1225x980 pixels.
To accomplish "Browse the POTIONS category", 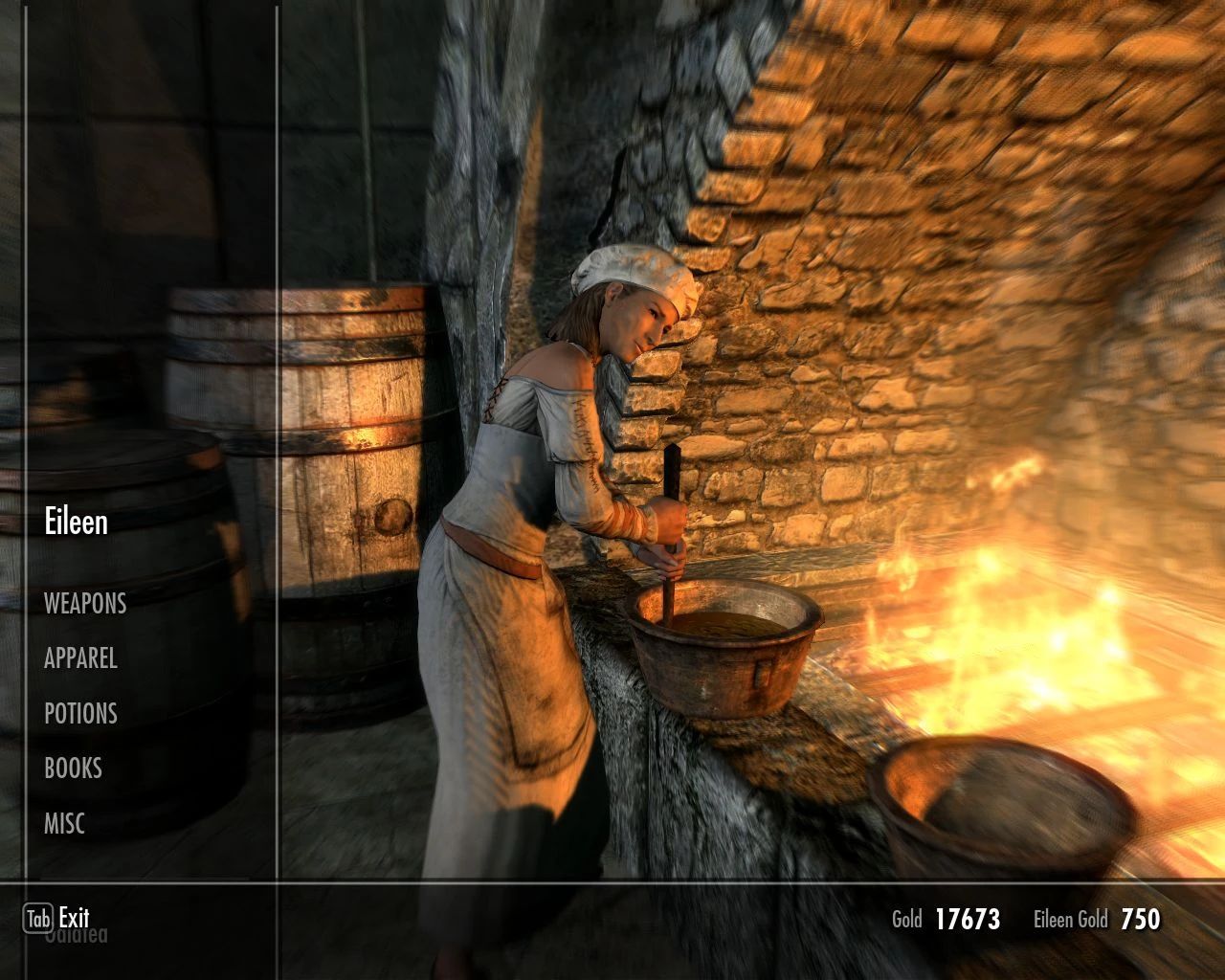I will [x=81, y=713].
